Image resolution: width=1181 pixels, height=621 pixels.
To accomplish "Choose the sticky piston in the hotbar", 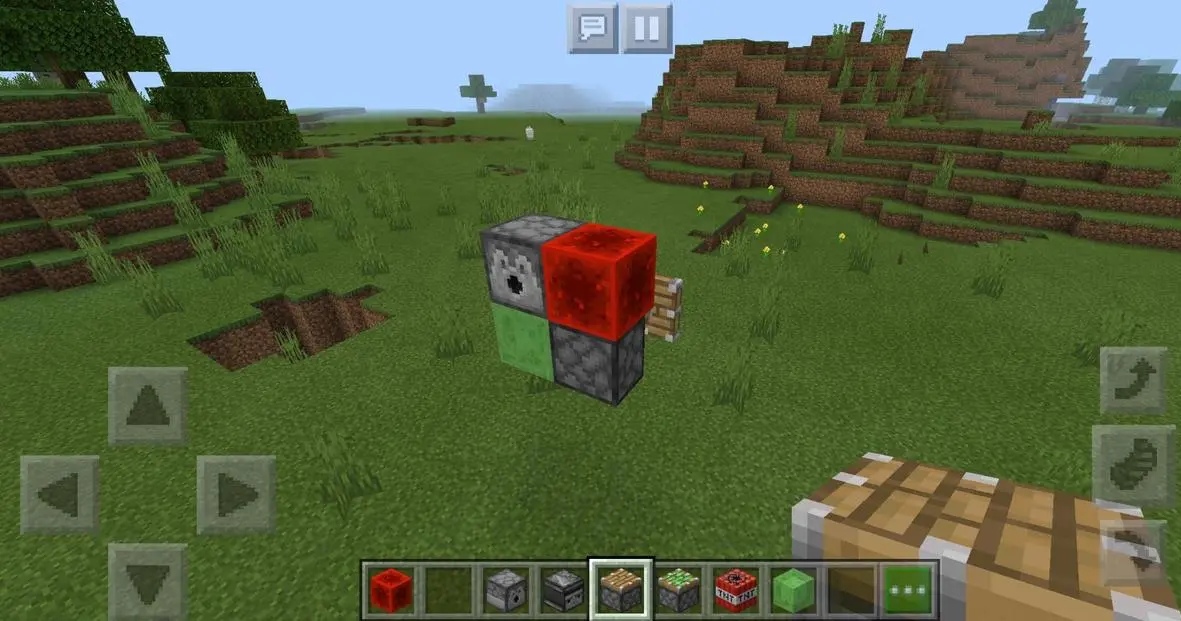I will click(679, 590).
